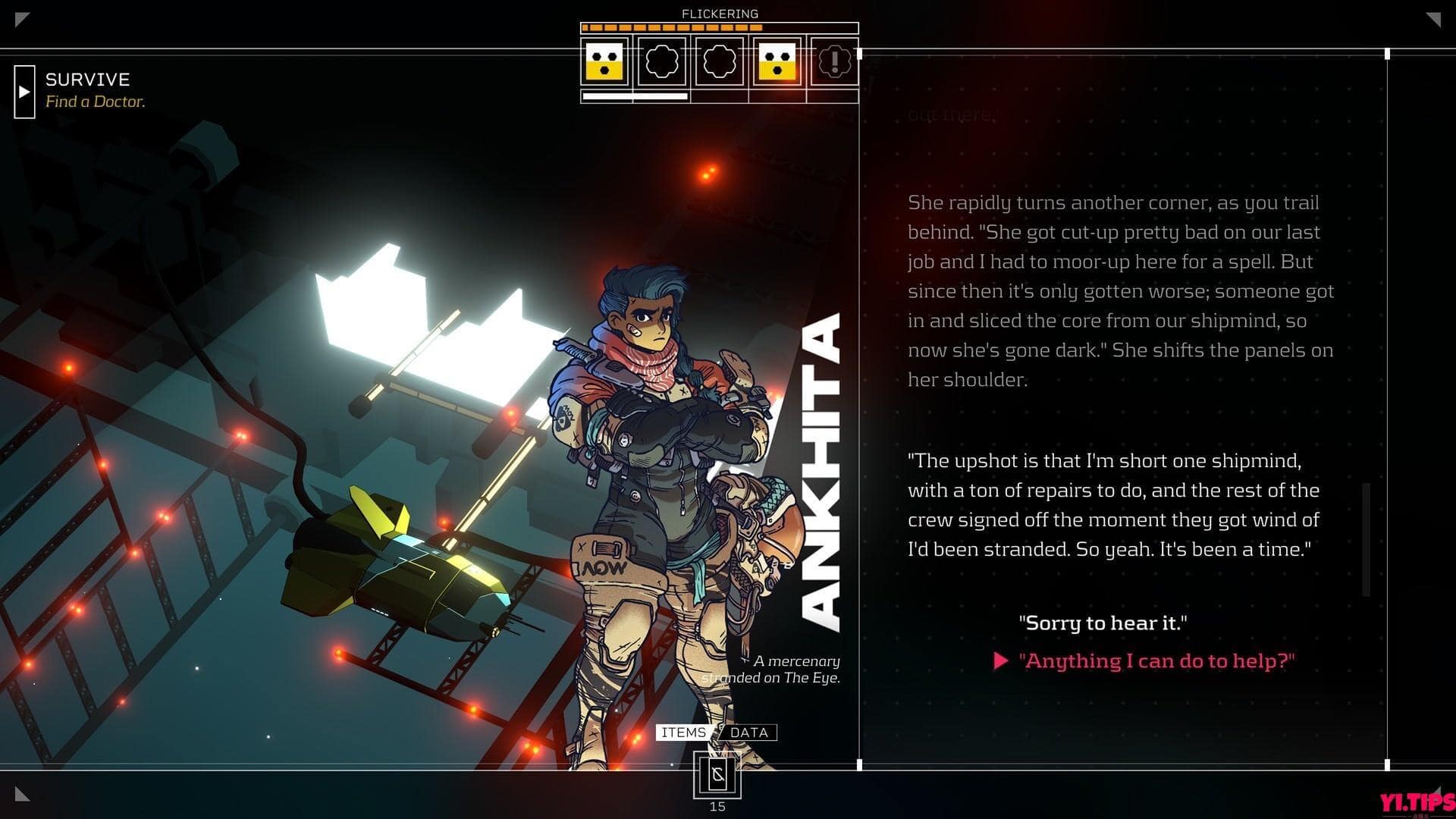The image size is (1456, 819).
Task: Select the exclamation mark die slot
Action: tap(834, 61)
